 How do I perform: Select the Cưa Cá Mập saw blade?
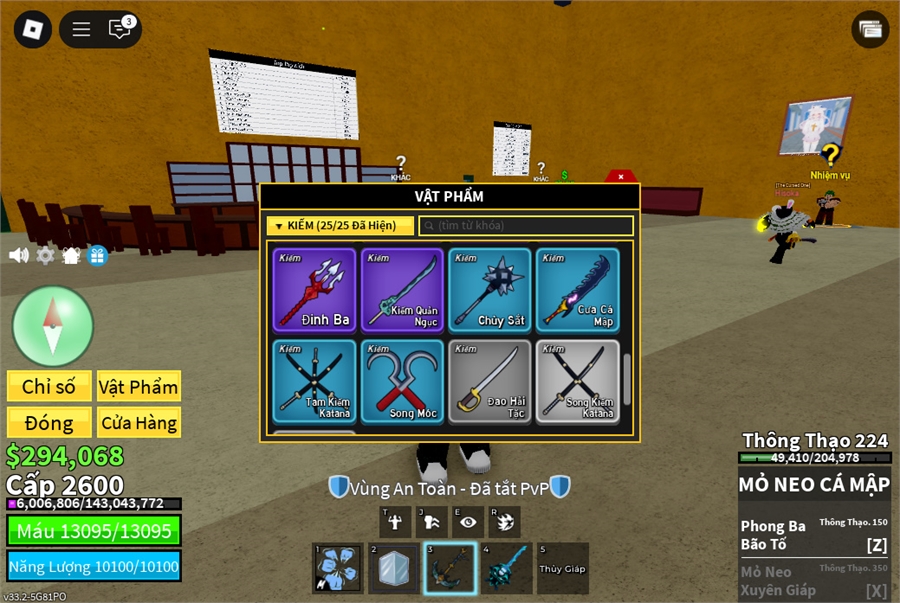tap(577, 290)
